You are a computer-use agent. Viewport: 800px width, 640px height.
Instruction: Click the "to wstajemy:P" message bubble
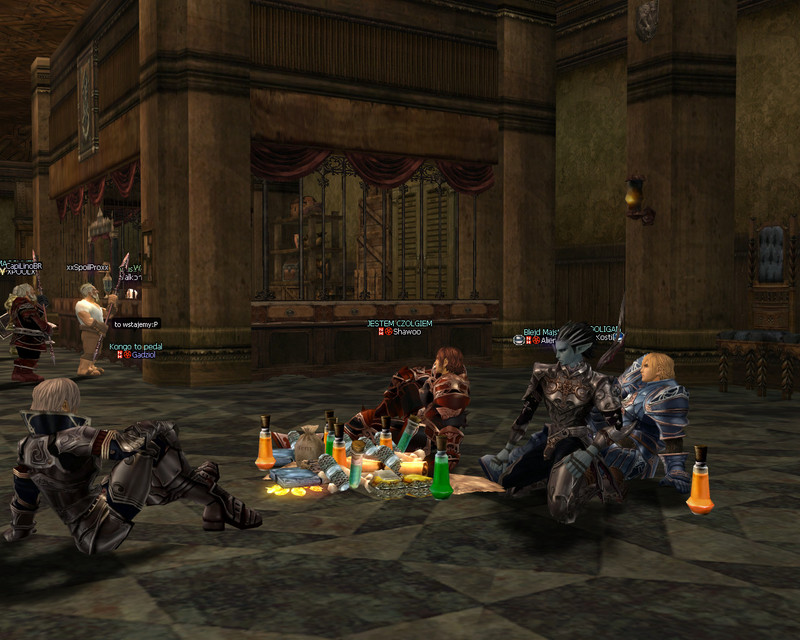(x=135, y=324)
